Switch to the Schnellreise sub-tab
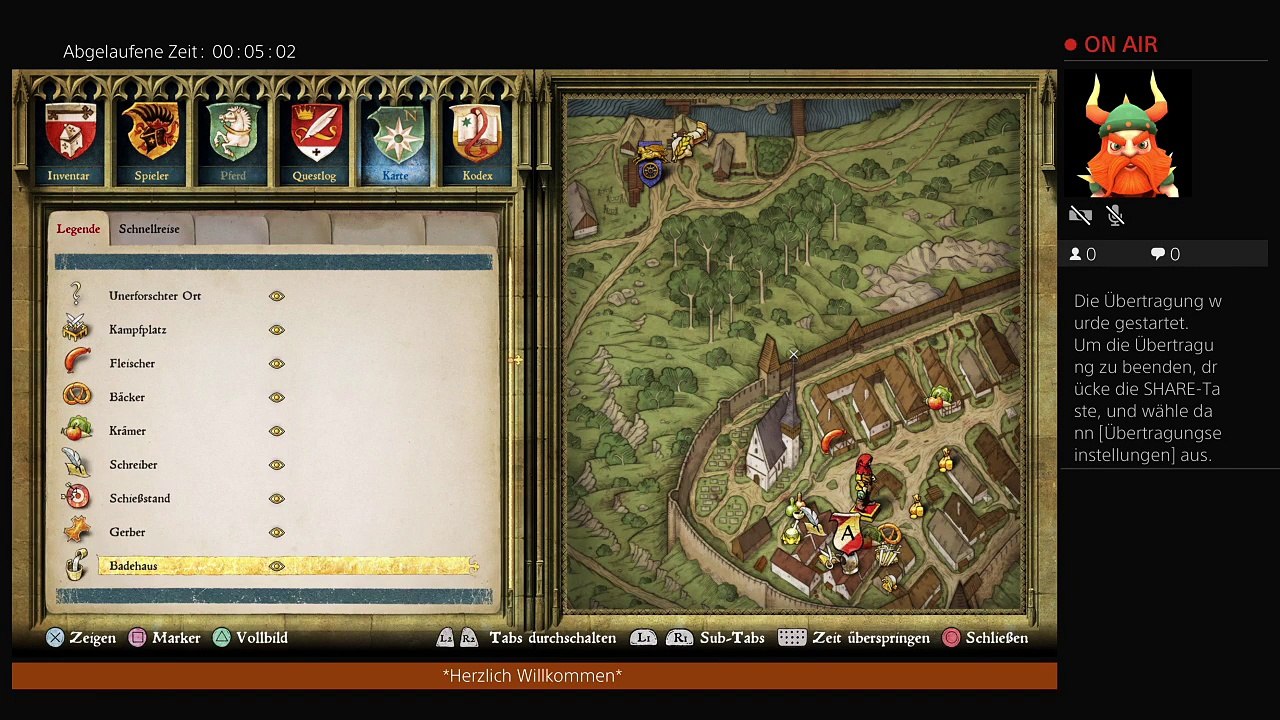 [x=149, y=229]
